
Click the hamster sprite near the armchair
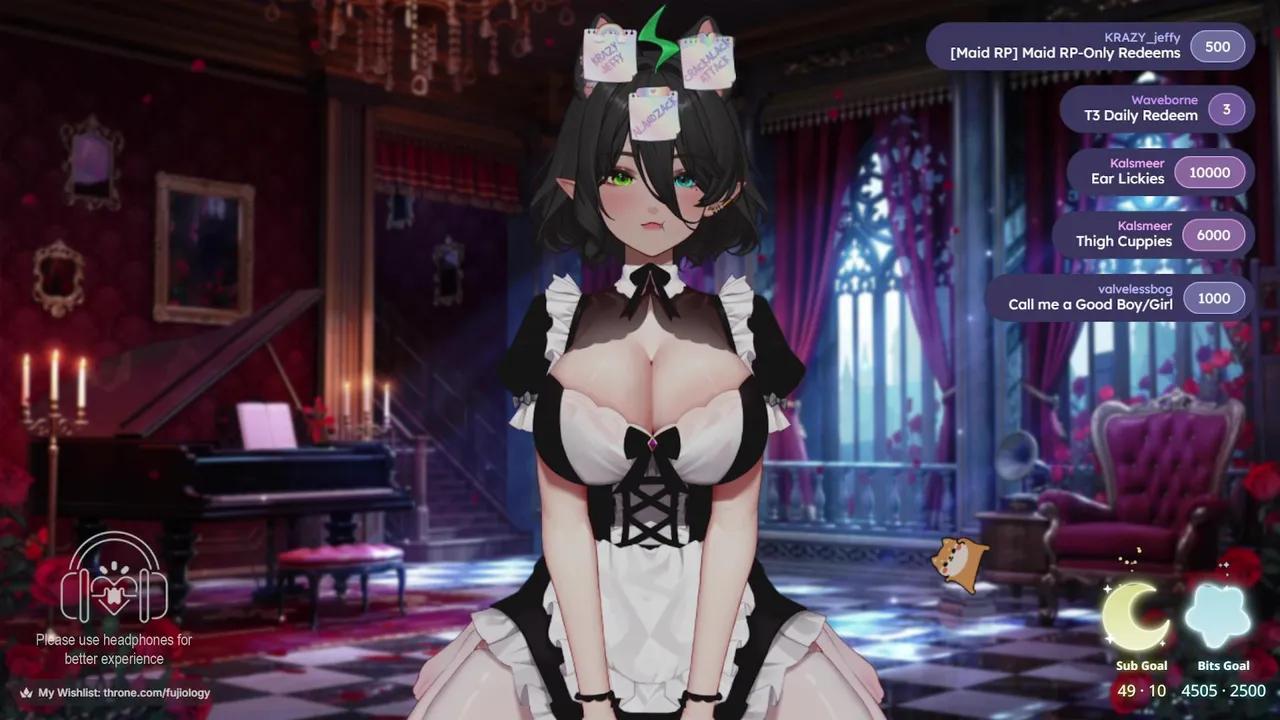(x=961, y=562)
